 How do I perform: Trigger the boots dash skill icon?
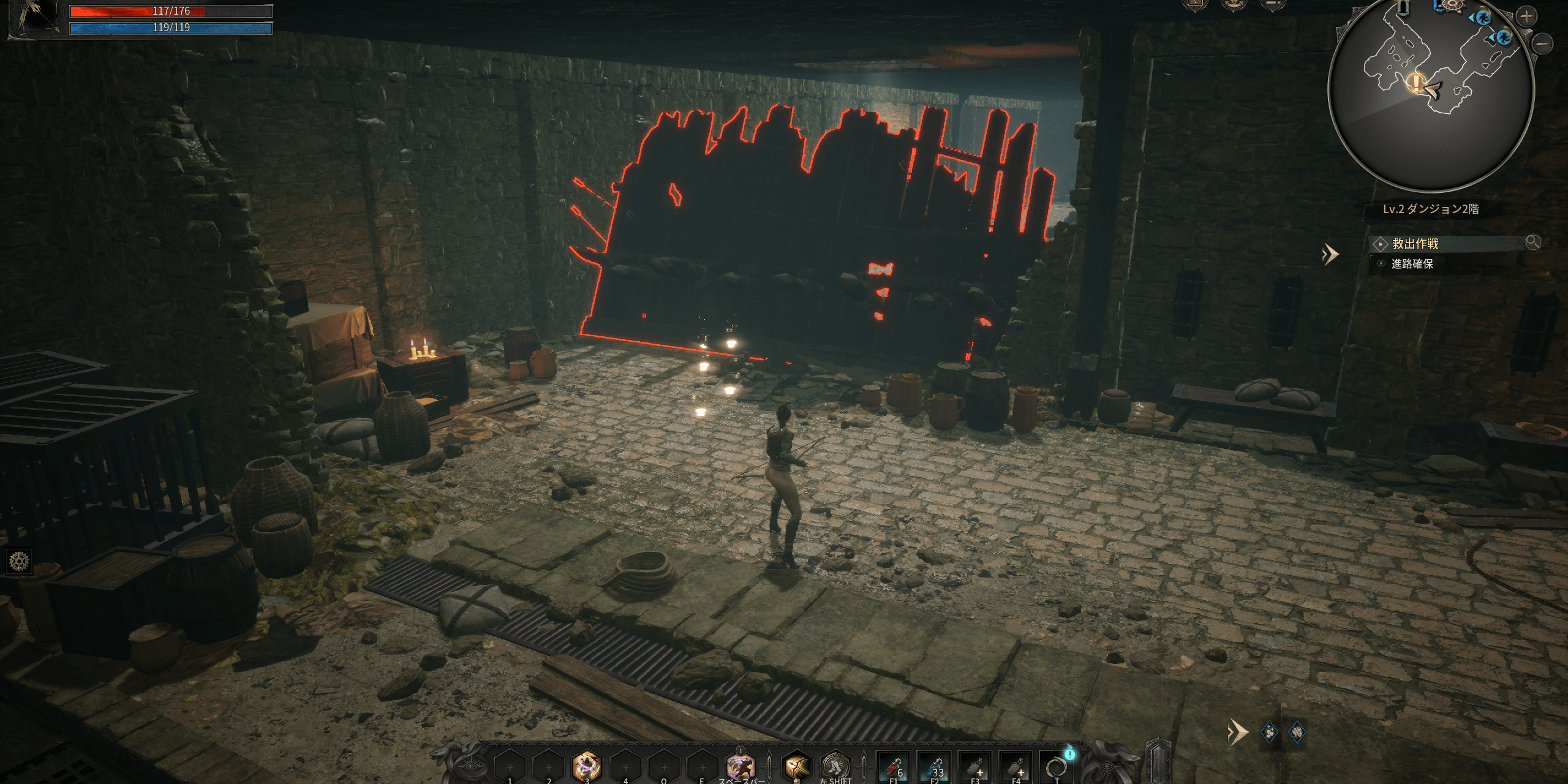pos(835,766)
